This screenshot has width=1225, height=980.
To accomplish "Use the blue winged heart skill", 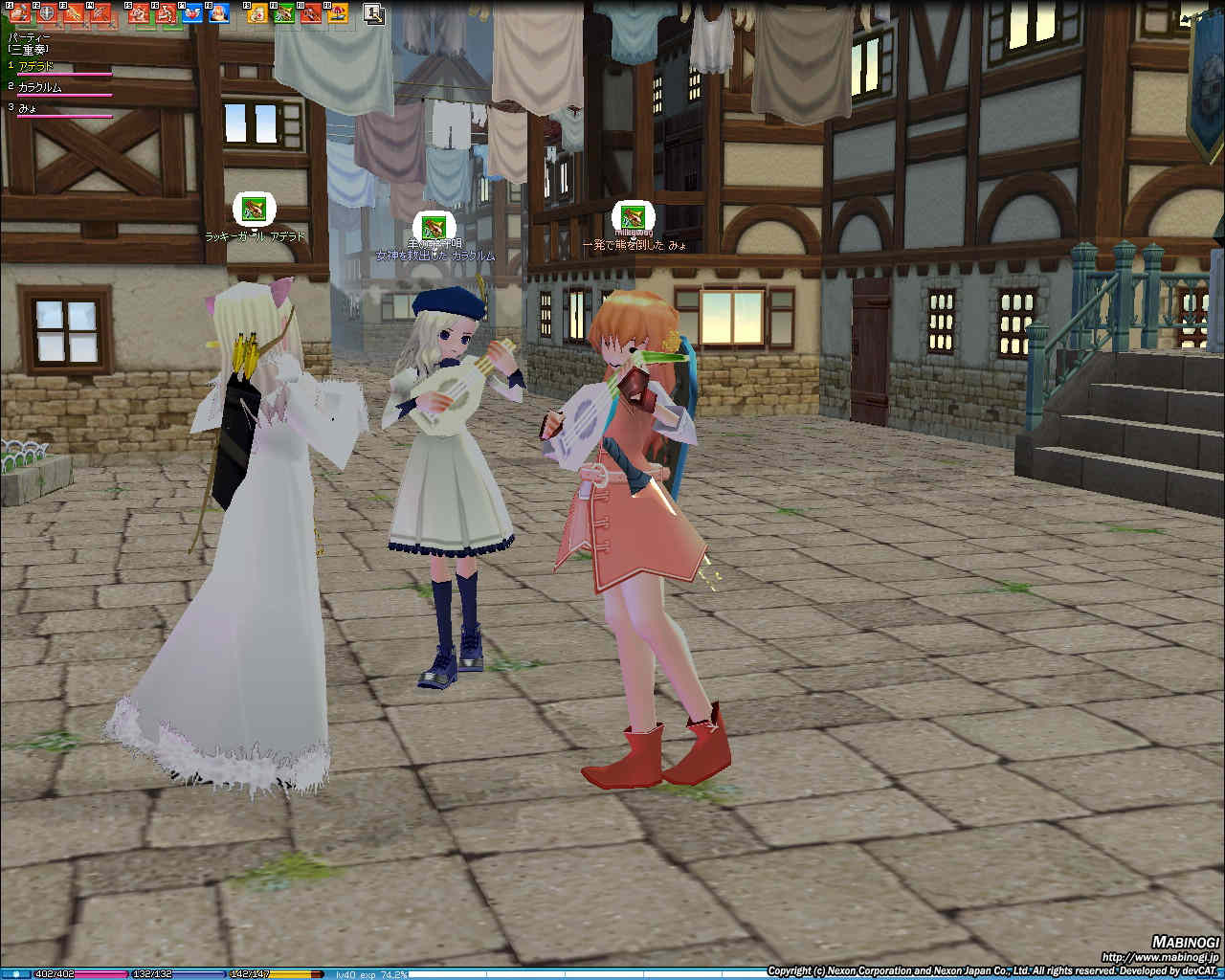I will click(192, 13).
